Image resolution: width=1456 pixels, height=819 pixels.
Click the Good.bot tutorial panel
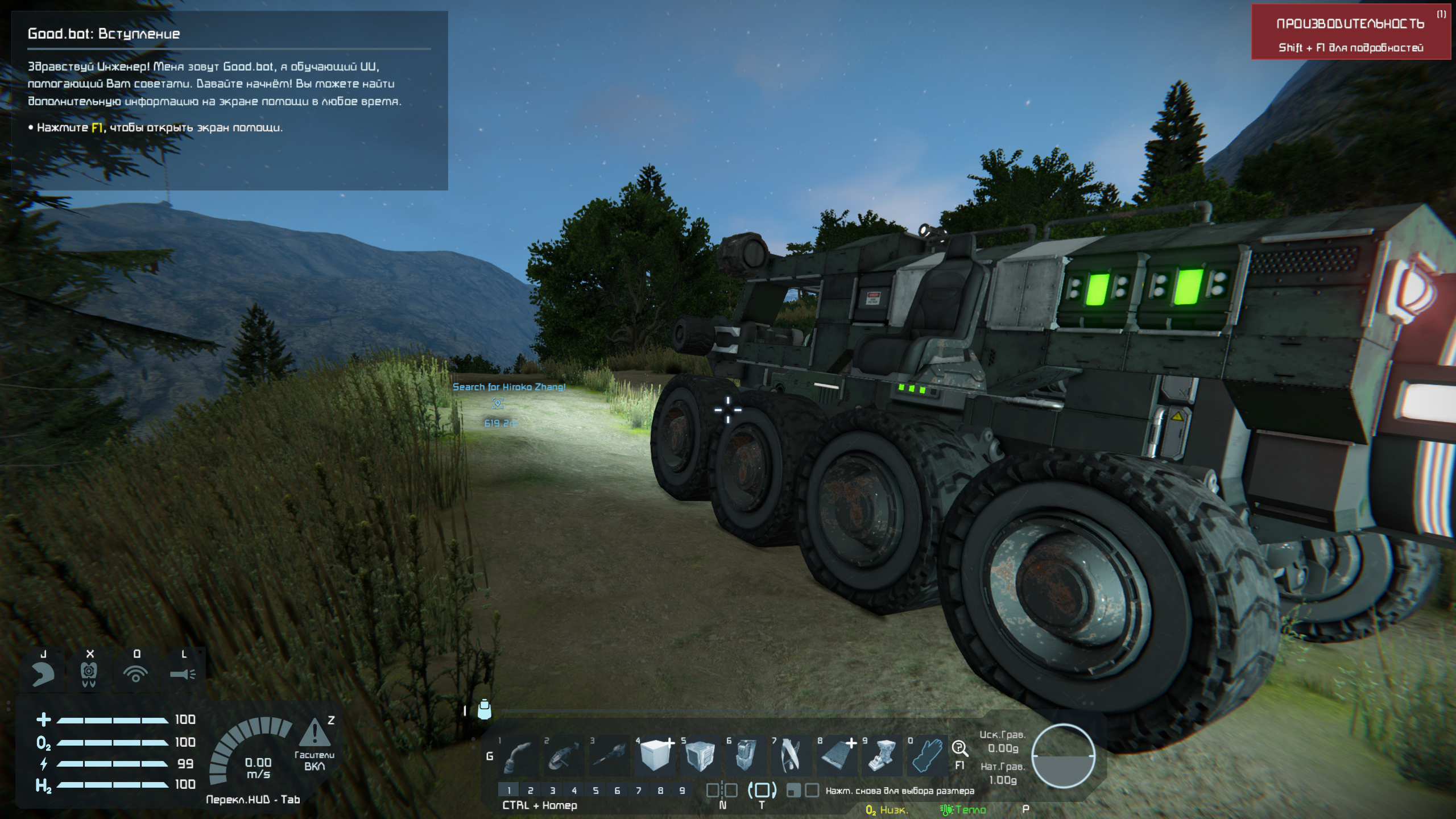(x=230, y=100)
